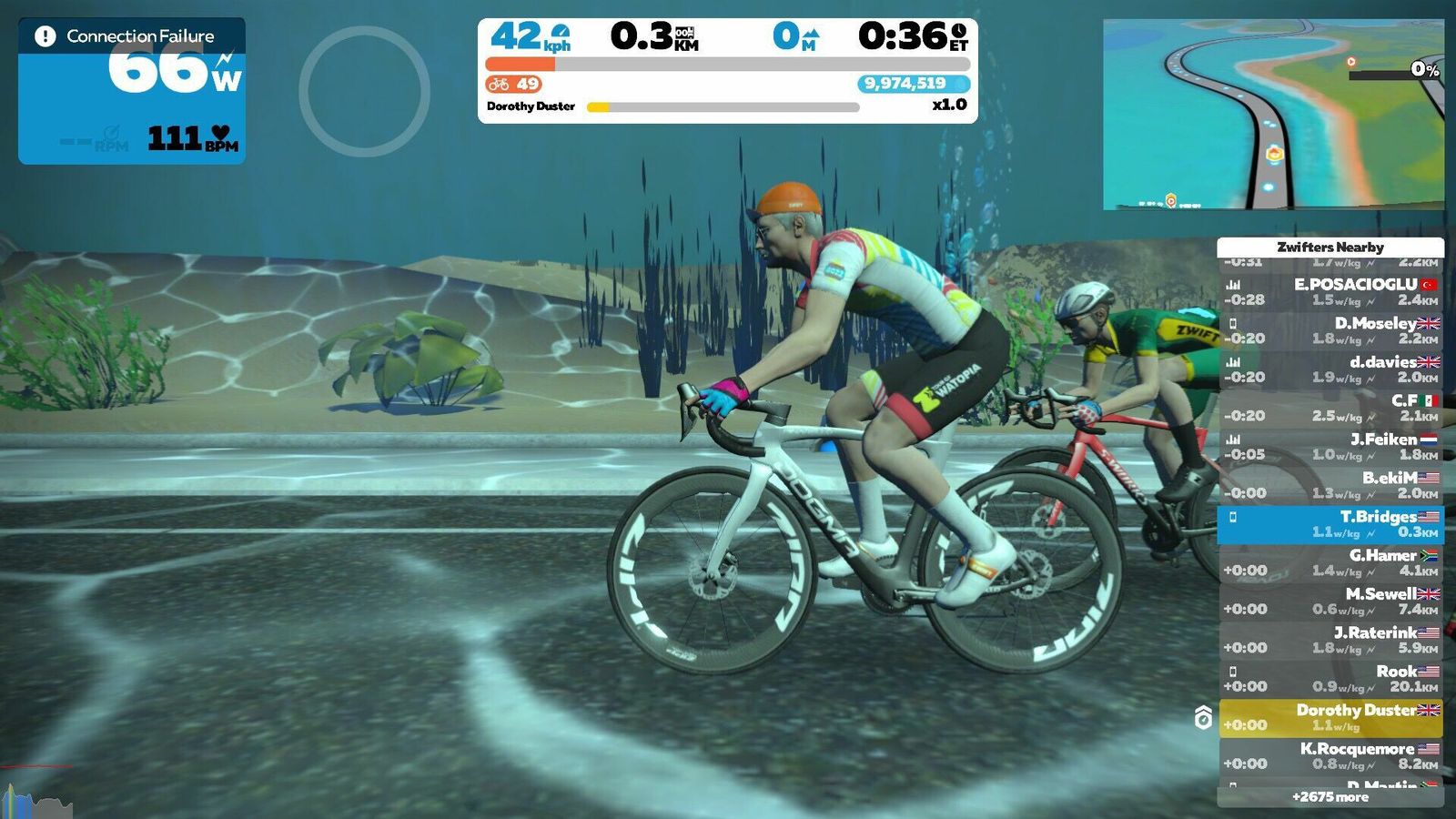The image size is (1456, 819).
Task: Click the Zwifters Nearby header
Action: click(x=1330, y=247)
